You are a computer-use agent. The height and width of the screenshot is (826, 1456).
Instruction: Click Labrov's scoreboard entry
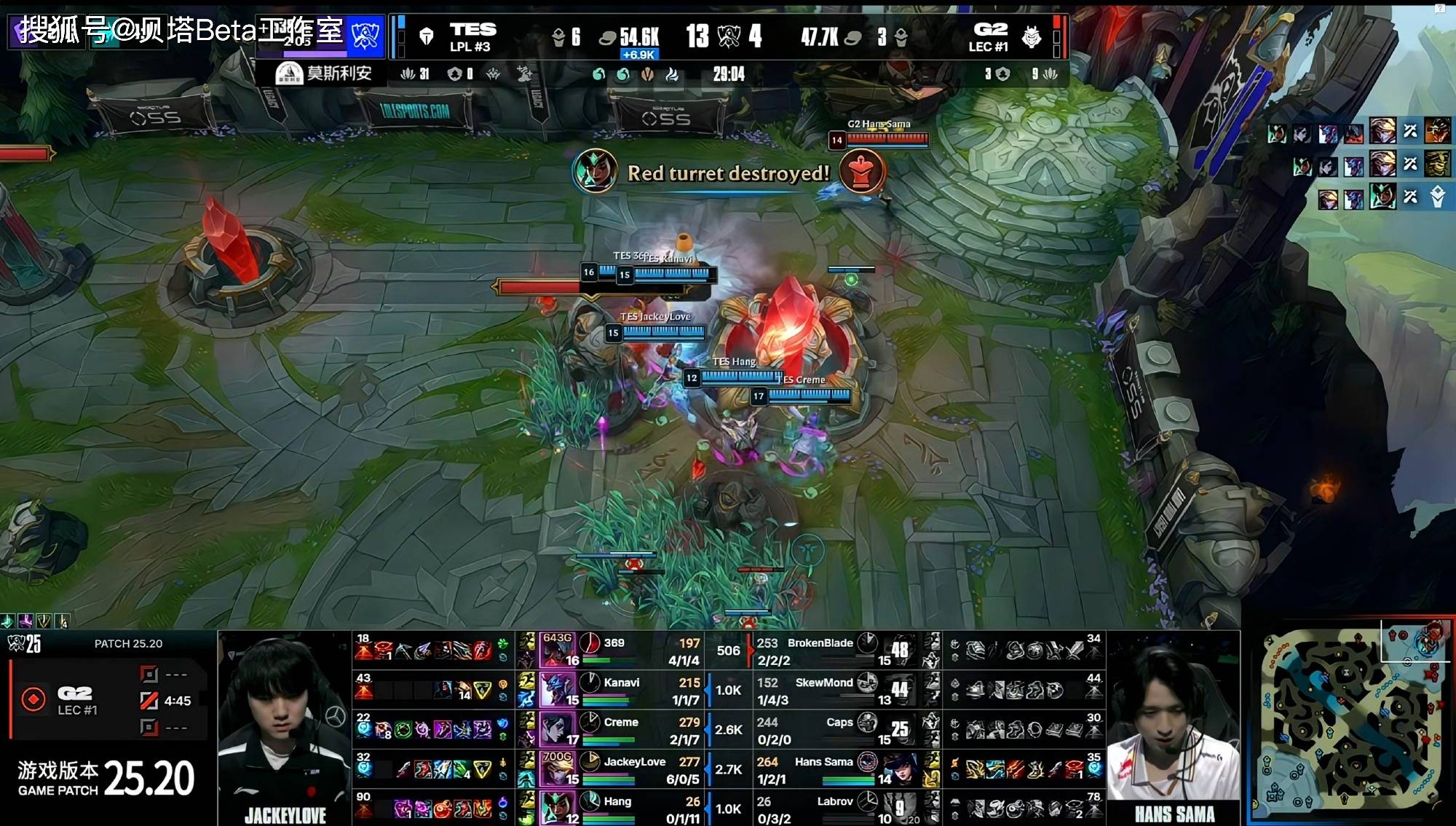(x=834, y=802)
